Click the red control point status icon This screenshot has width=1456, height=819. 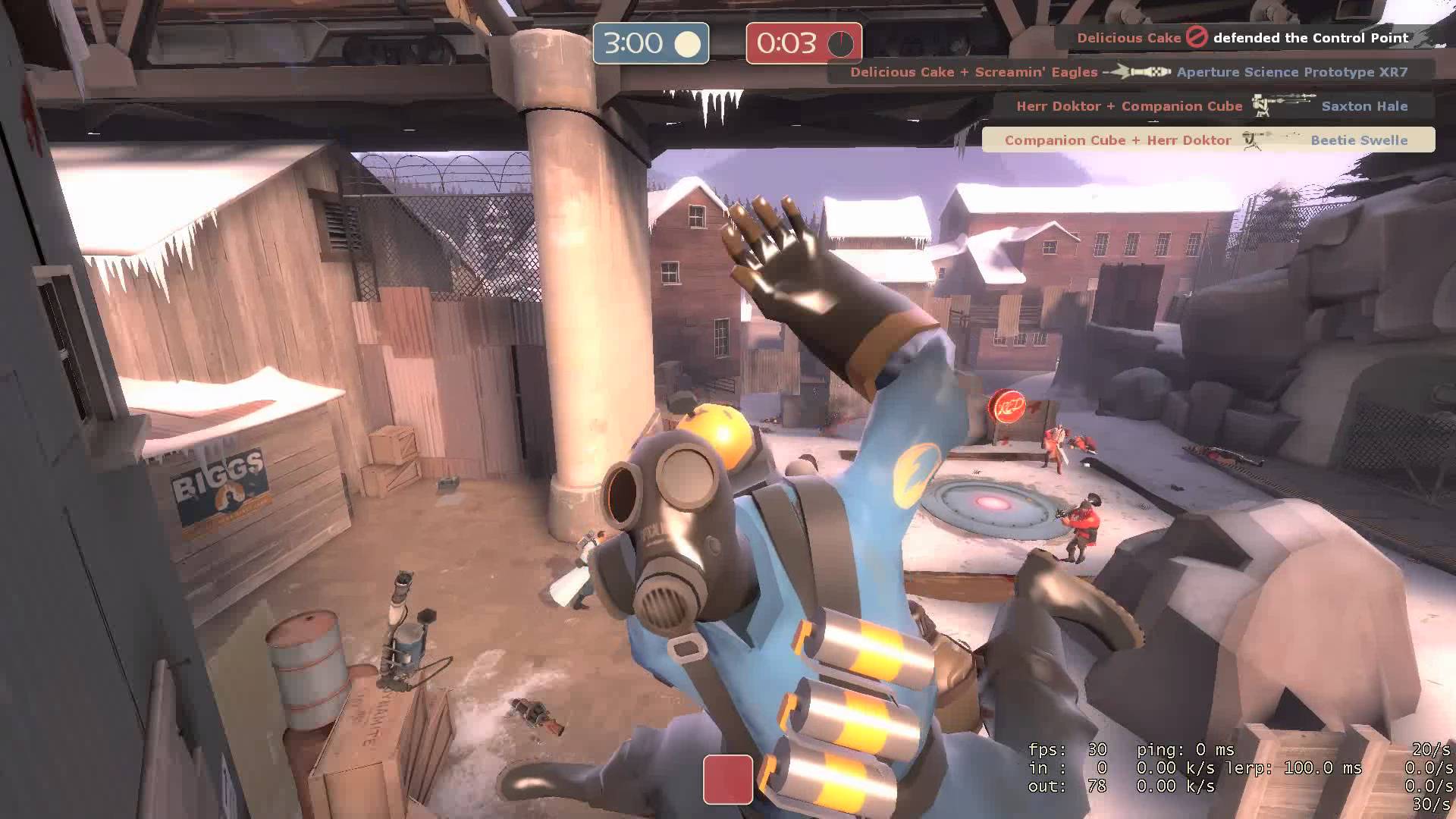tap(727, 779)
